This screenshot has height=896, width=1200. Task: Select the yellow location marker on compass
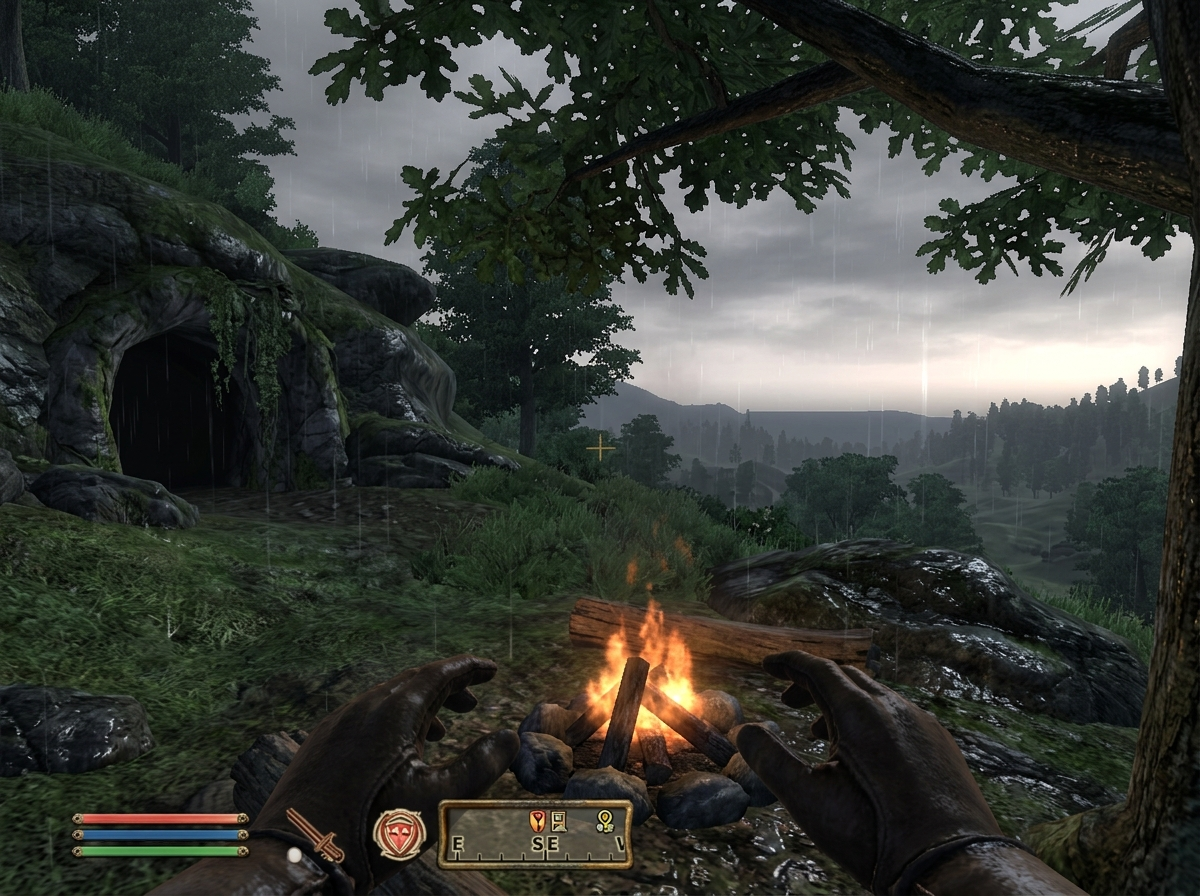click(x=604, y=821)
